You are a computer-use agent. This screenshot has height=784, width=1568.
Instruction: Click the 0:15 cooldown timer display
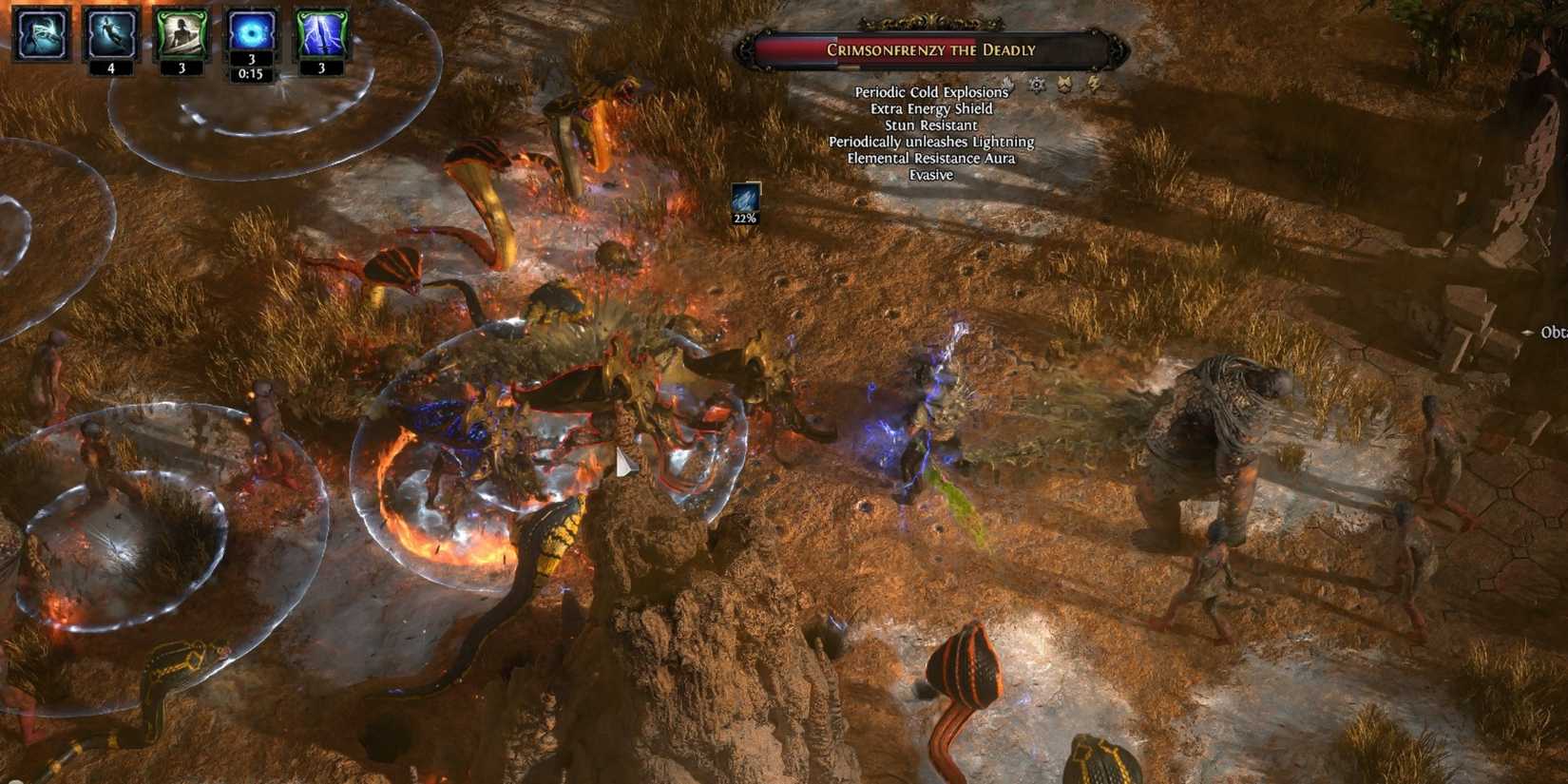click(x=250, y=71)
